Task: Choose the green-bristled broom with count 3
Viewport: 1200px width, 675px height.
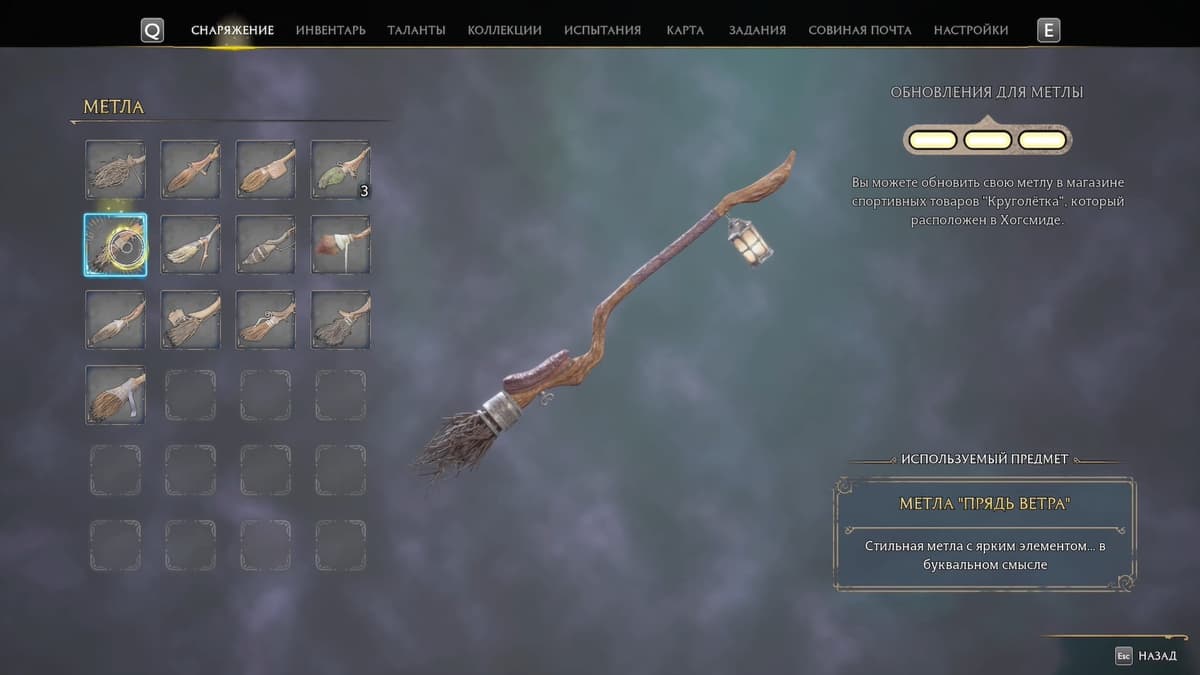Action: click(340, 169)
